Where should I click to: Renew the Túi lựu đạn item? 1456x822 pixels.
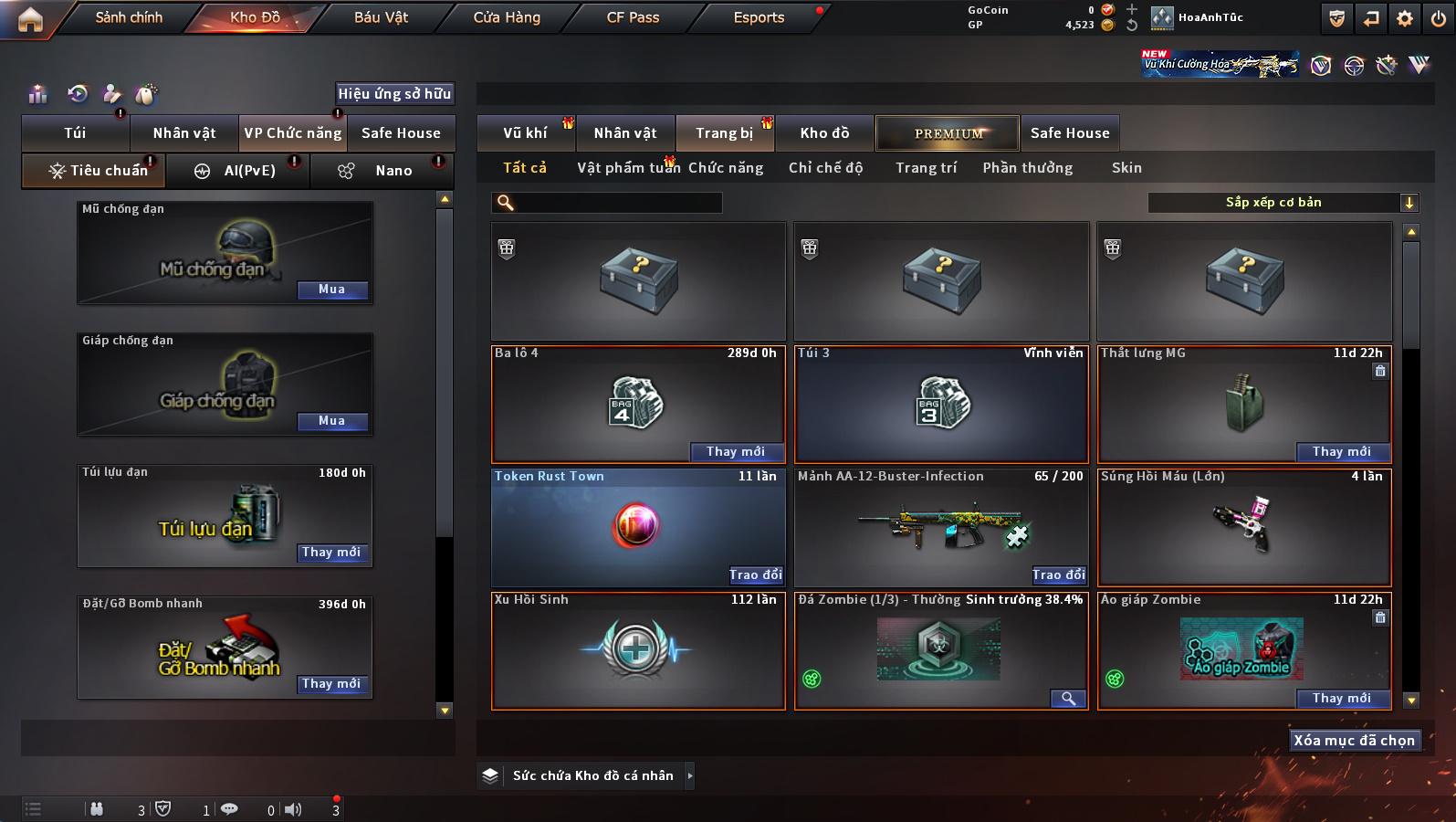(x=331, y=553)
